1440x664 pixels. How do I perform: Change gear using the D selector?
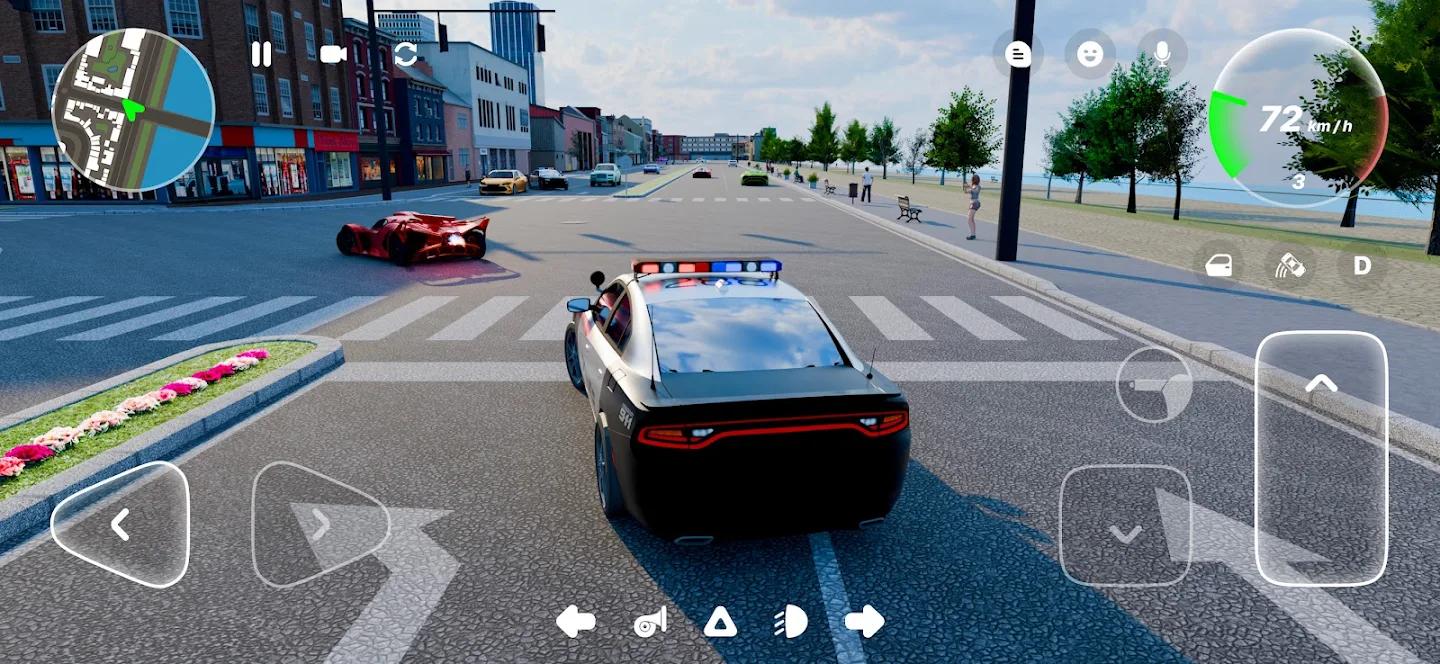coord(1362,266)
